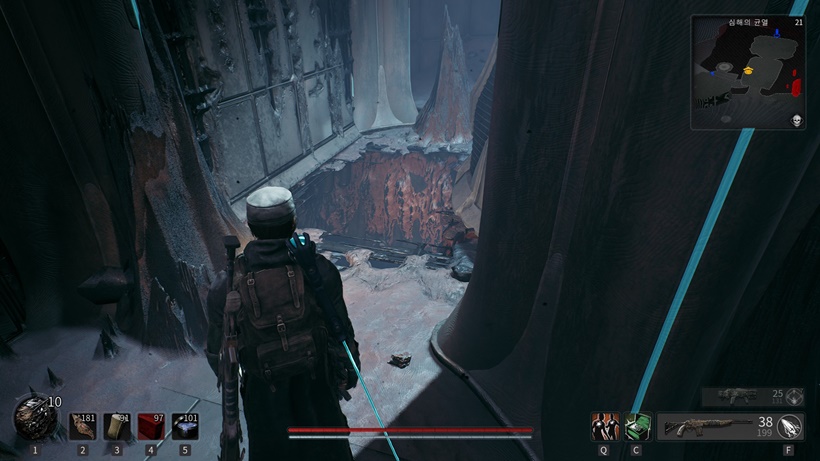820x461 pixels.
Task: Open the minimap
Action: coord(748,72)
